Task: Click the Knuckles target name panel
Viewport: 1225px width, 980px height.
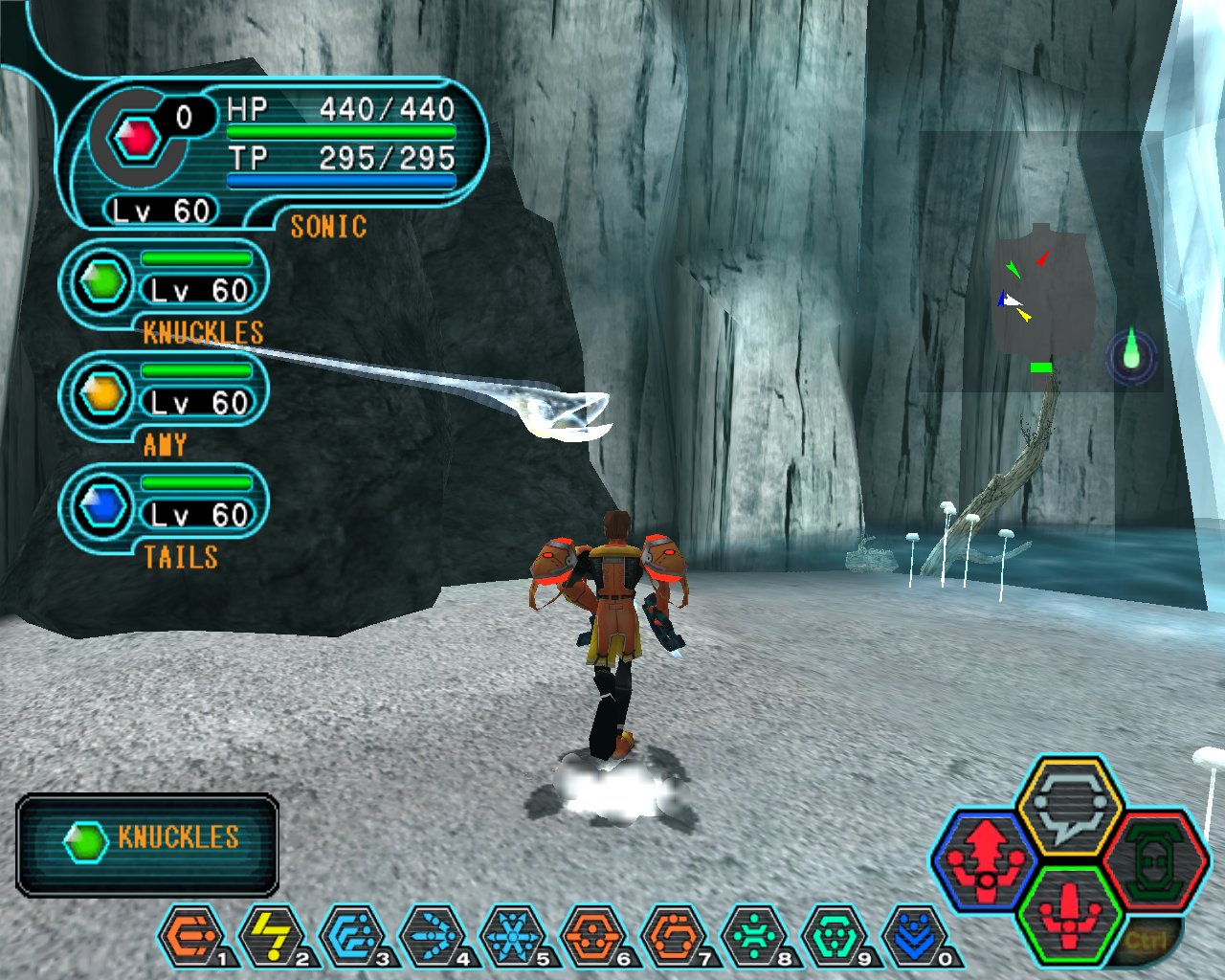Action: coord(147,844)
